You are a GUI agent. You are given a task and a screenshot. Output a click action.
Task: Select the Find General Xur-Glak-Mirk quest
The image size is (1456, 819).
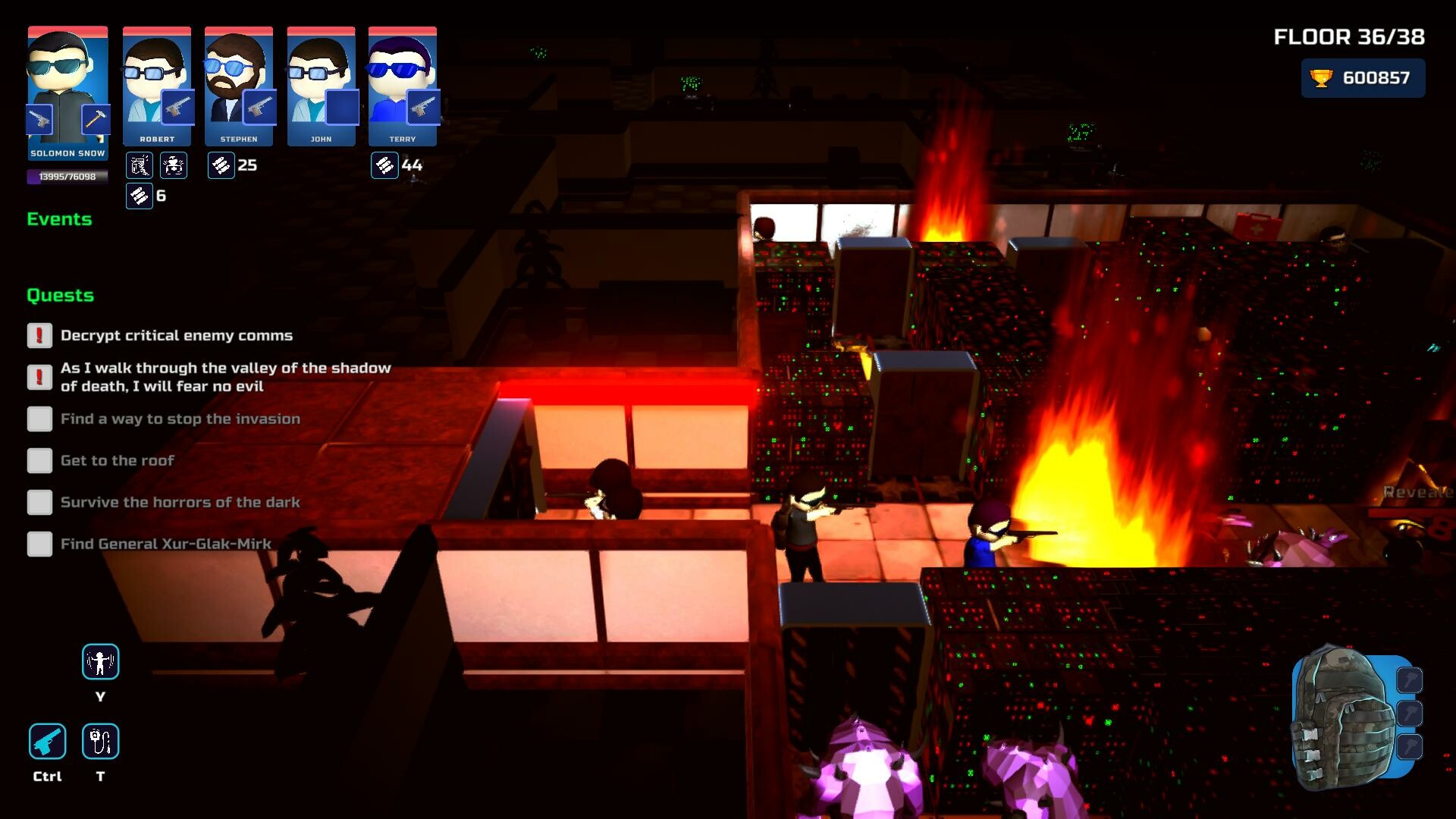point(165,544)
